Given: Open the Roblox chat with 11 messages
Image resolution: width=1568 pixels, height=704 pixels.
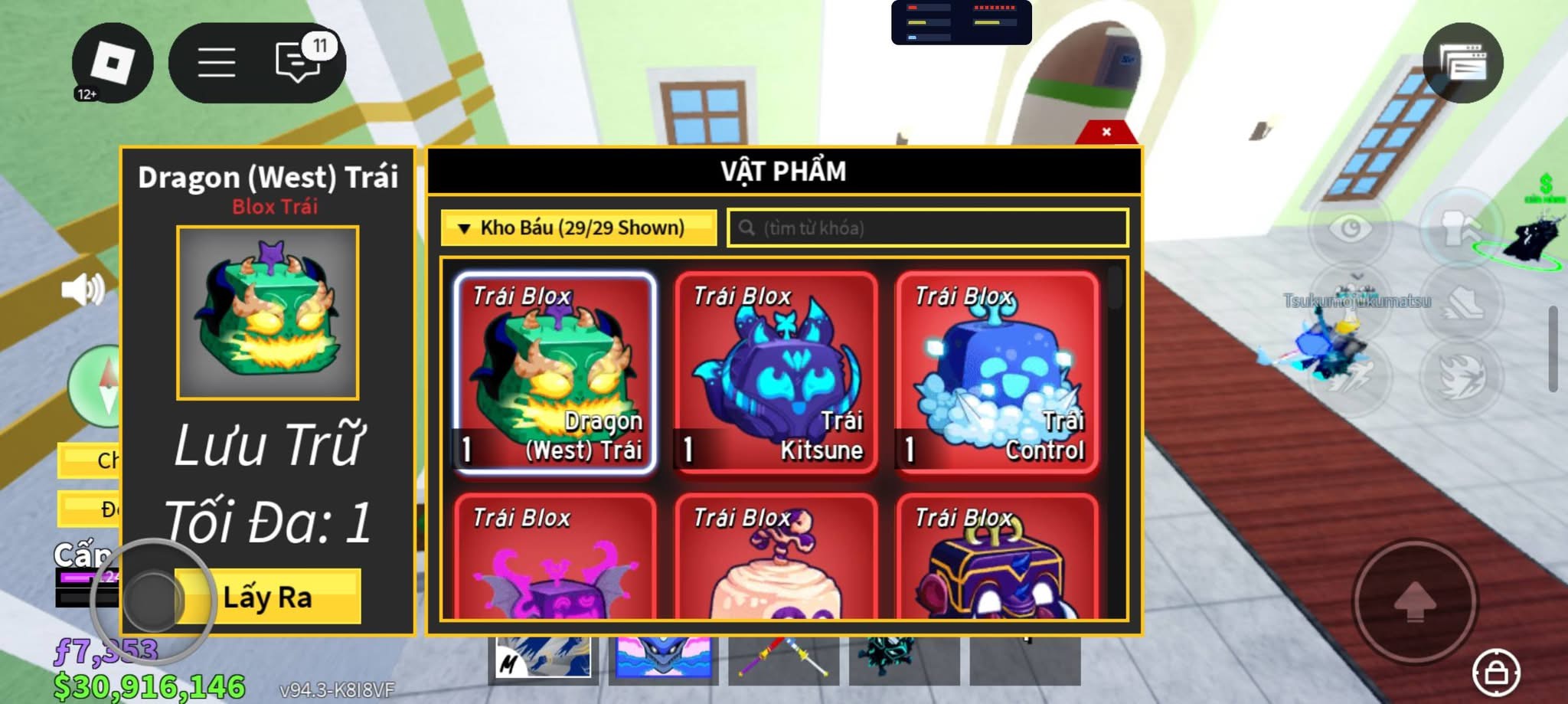Looking at the screenshot, I should click(299, 61).
